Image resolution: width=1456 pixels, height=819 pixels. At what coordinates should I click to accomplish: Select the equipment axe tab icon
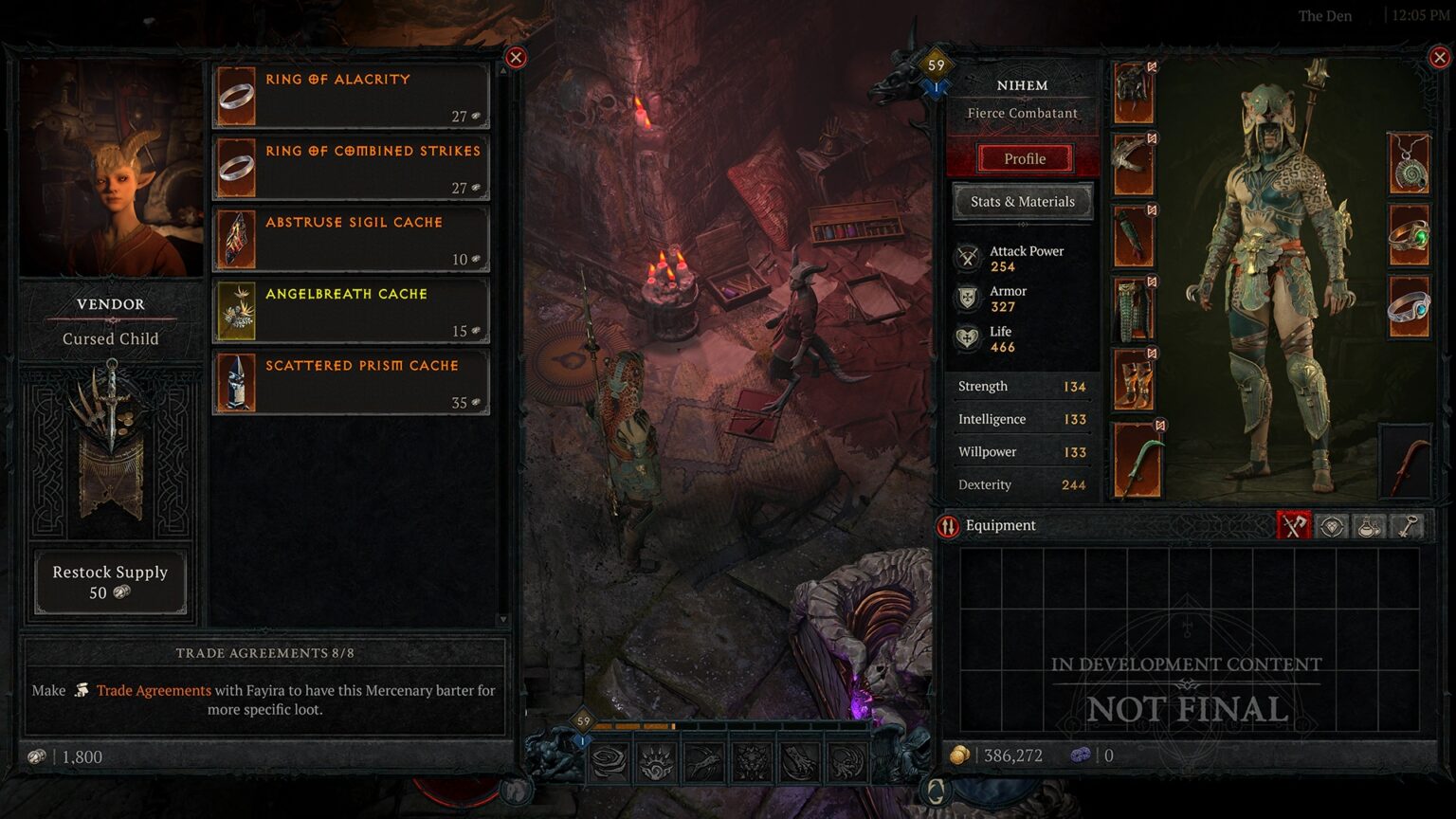point(1295,525)
